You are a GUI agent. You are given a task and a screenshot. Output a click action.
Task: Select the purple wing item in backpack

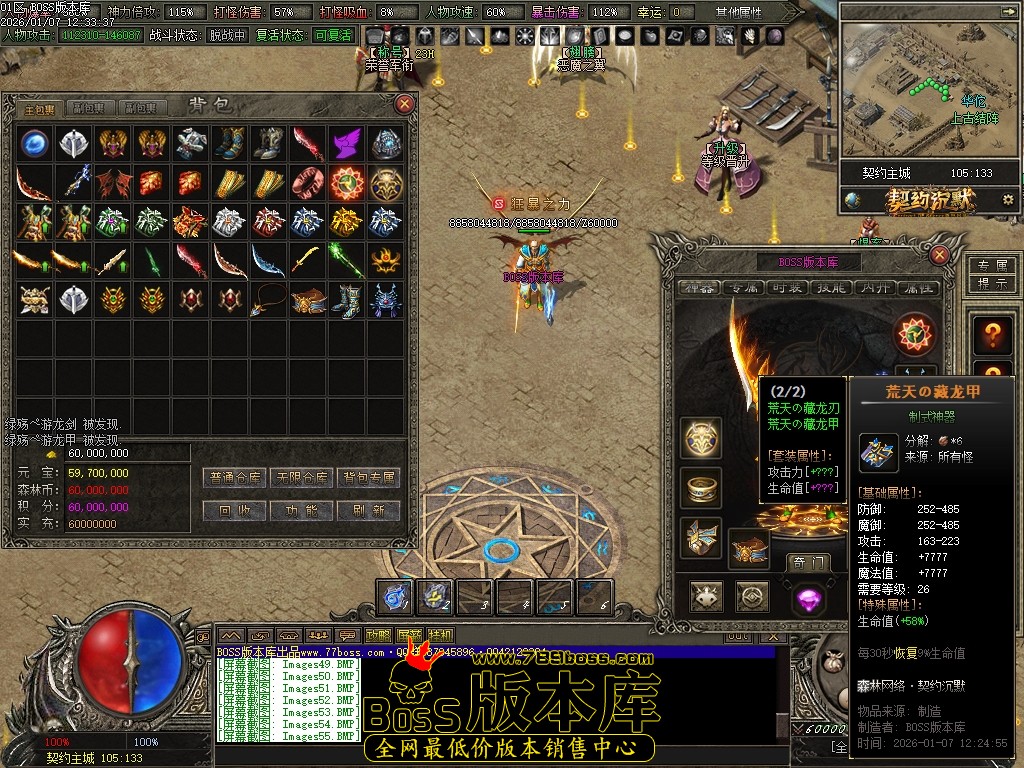click(x=346, y=143)
